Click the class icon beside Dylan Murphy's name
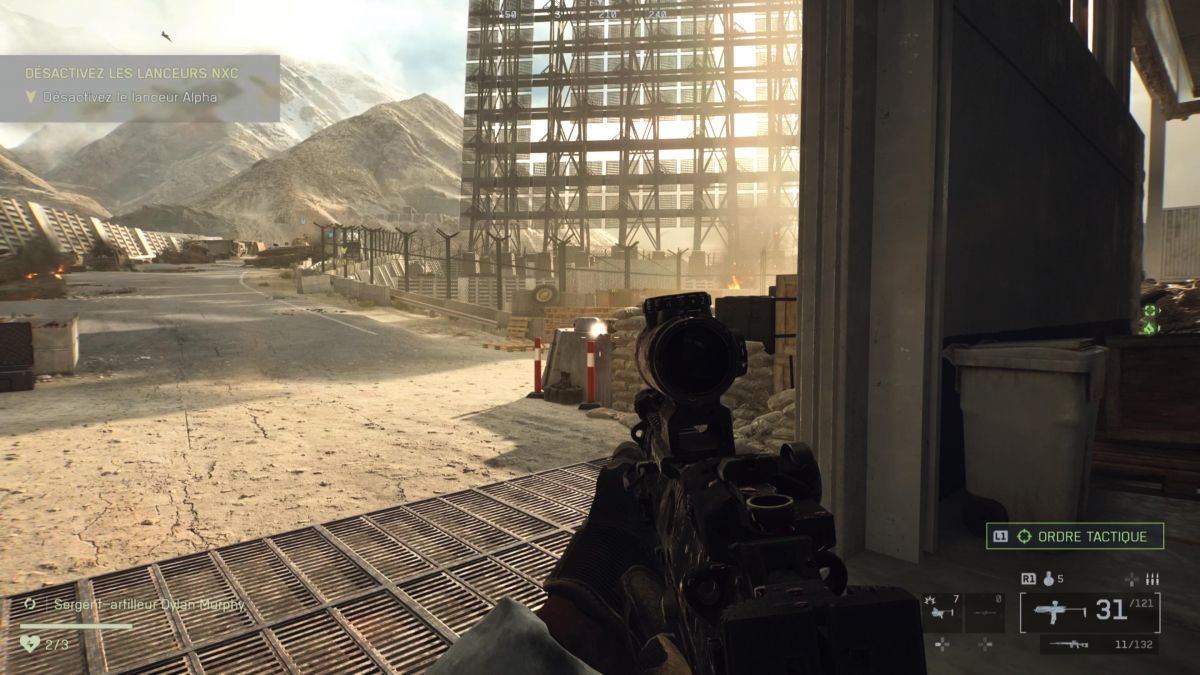This screenshot has width=1200, height=675. (31, 604)
